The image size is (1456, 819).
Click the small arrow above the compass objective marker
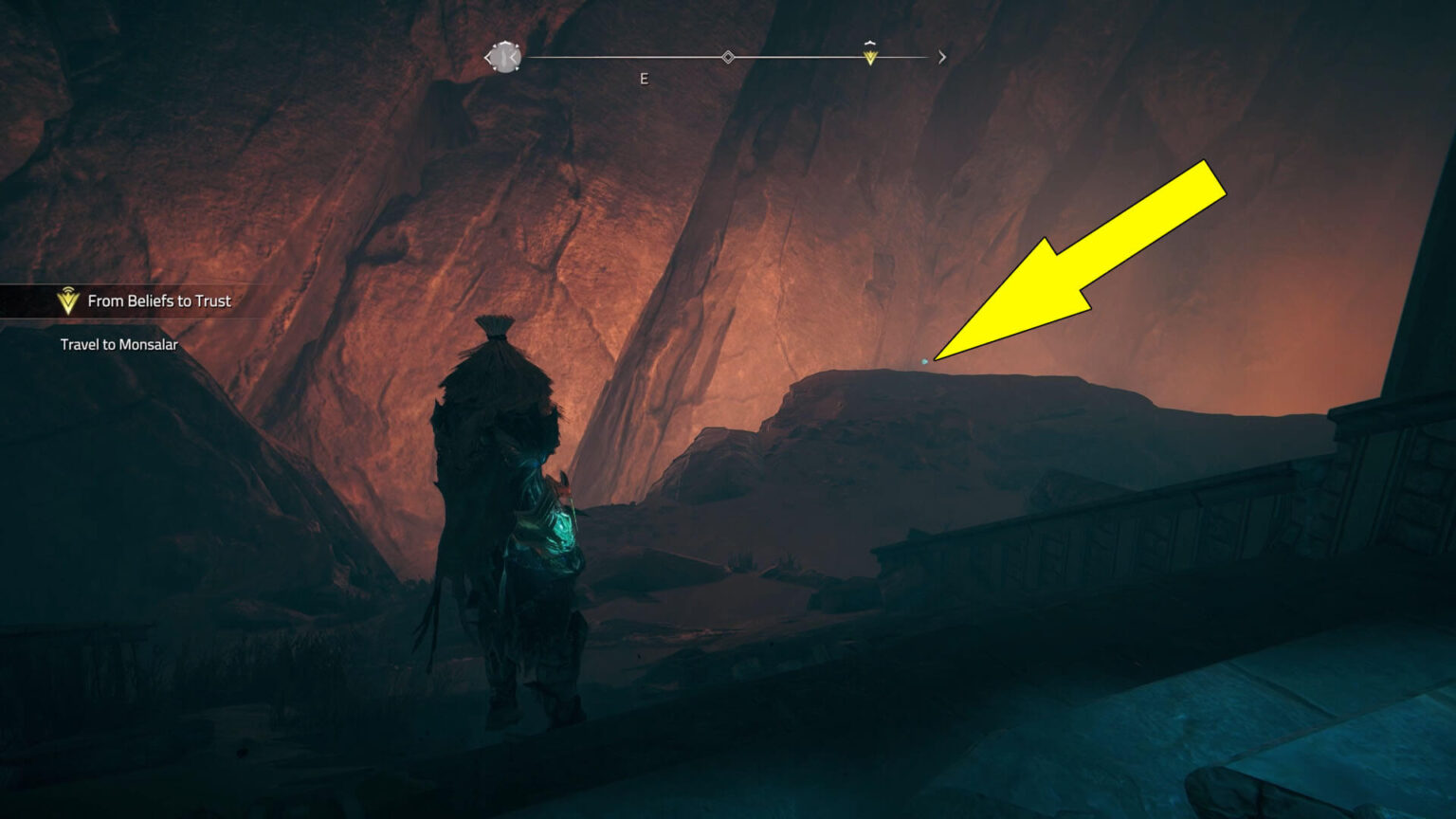point(870,43)
